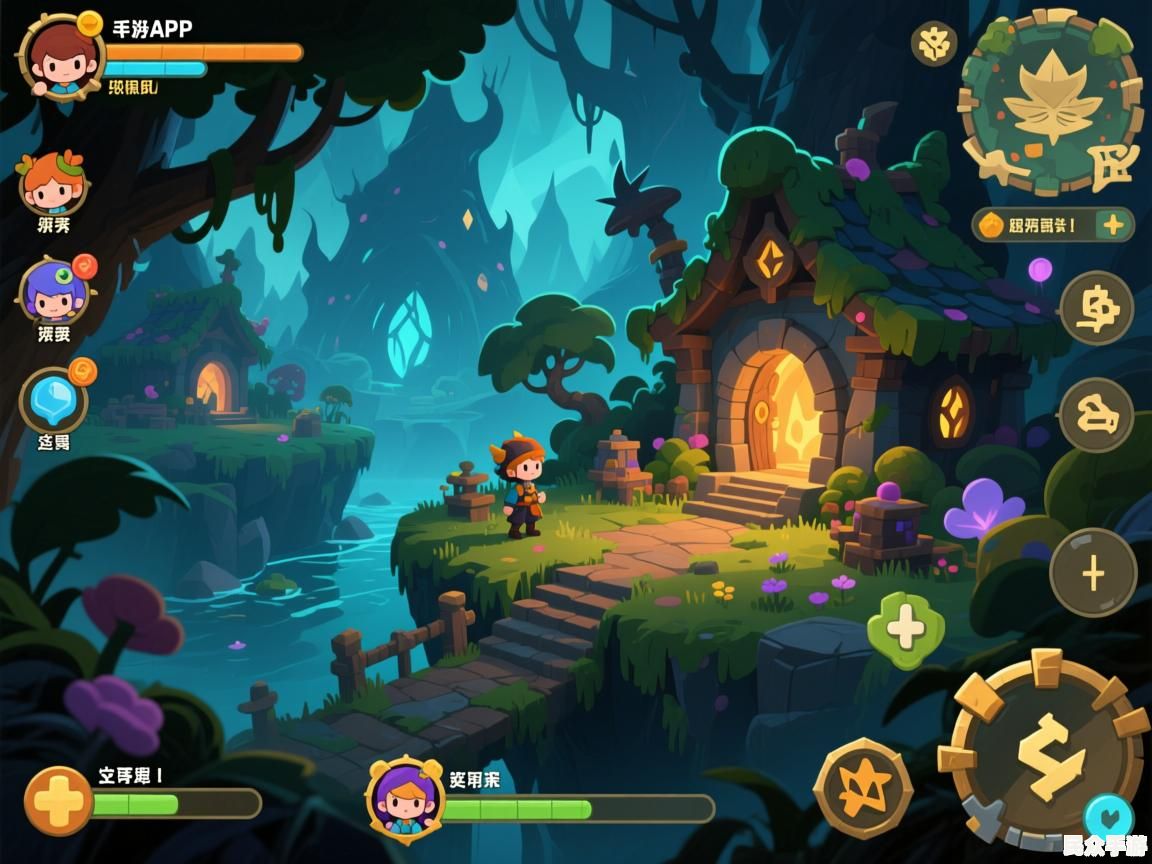Open the blue gem icon
The height and width of the screenshot is (864, 1152).
click(54, 400)
